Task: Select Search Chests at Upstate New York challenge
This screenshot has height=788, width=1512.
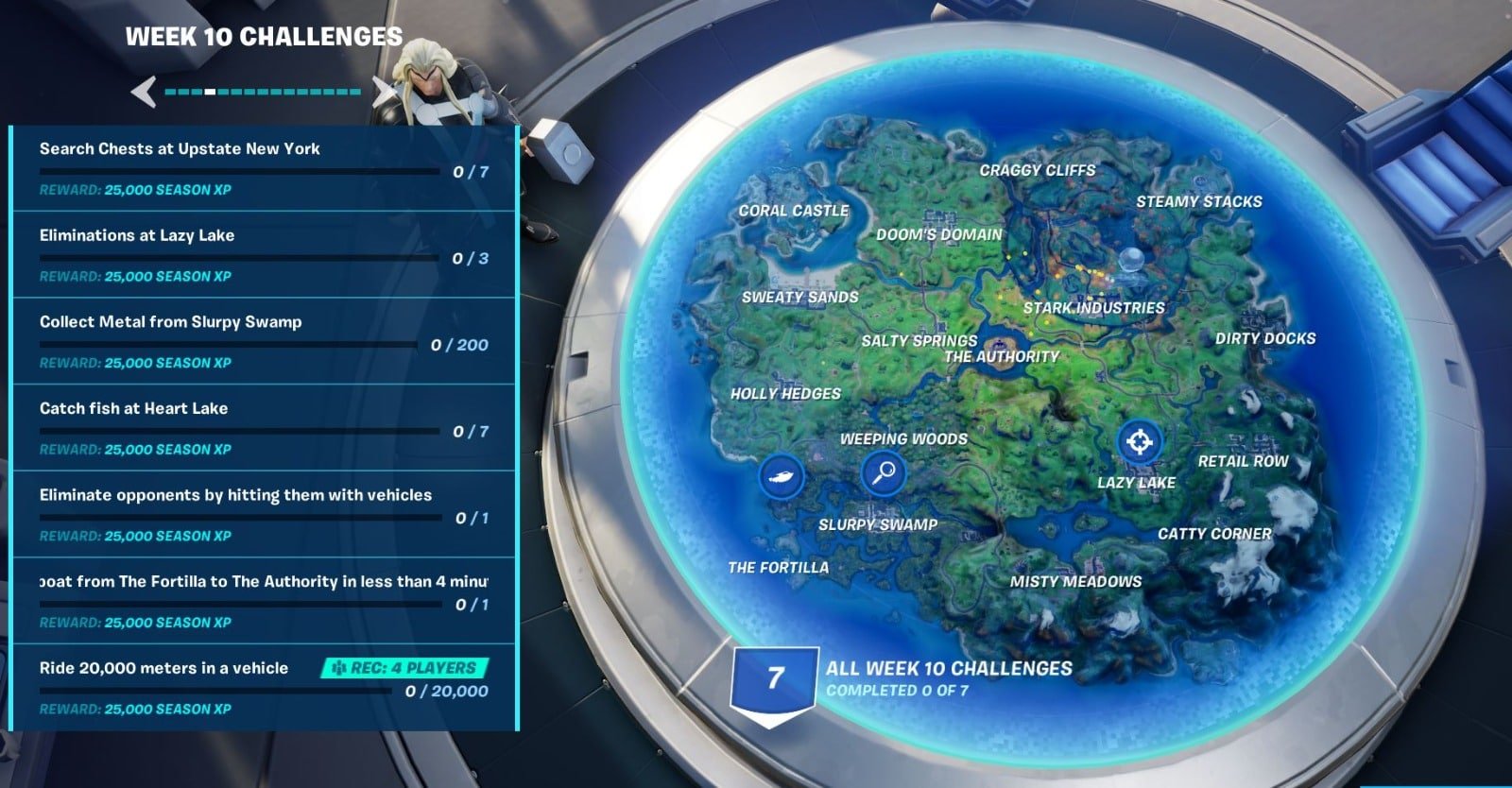Action: point(264,168)
